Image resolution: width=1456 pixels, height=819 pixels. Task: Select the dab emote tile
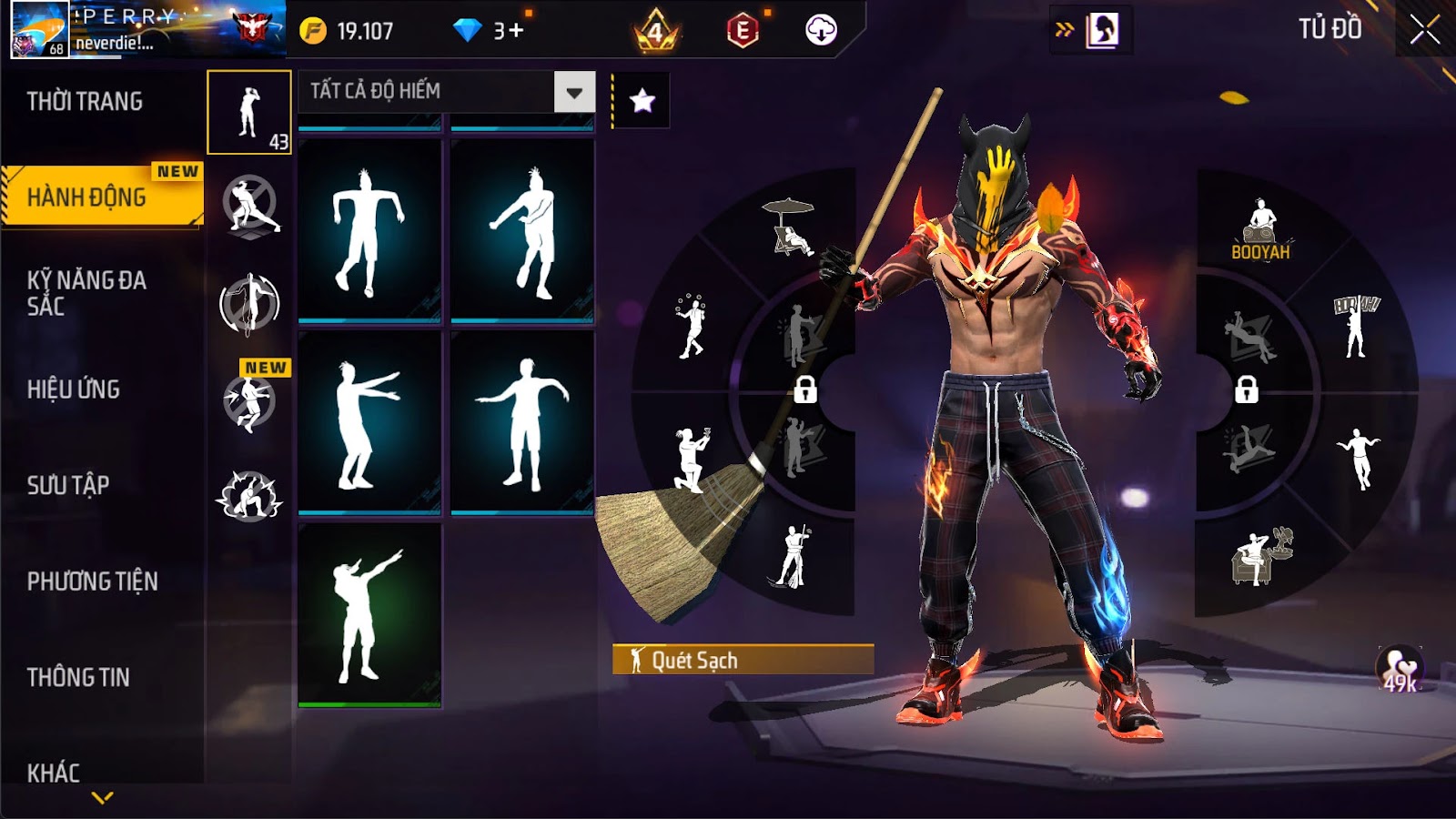pyautogui.click(x=369, y=614)
